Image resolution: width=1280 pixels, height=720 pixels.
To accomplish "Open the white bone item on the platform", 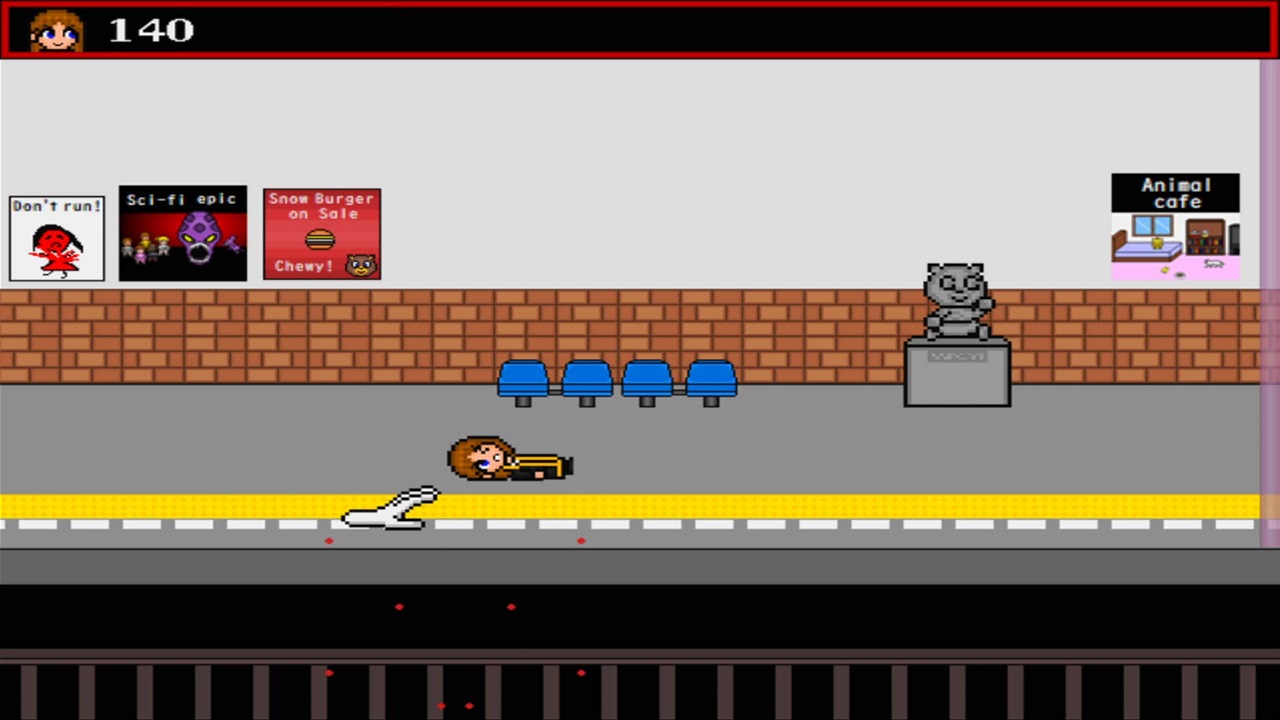I will 392,508.
